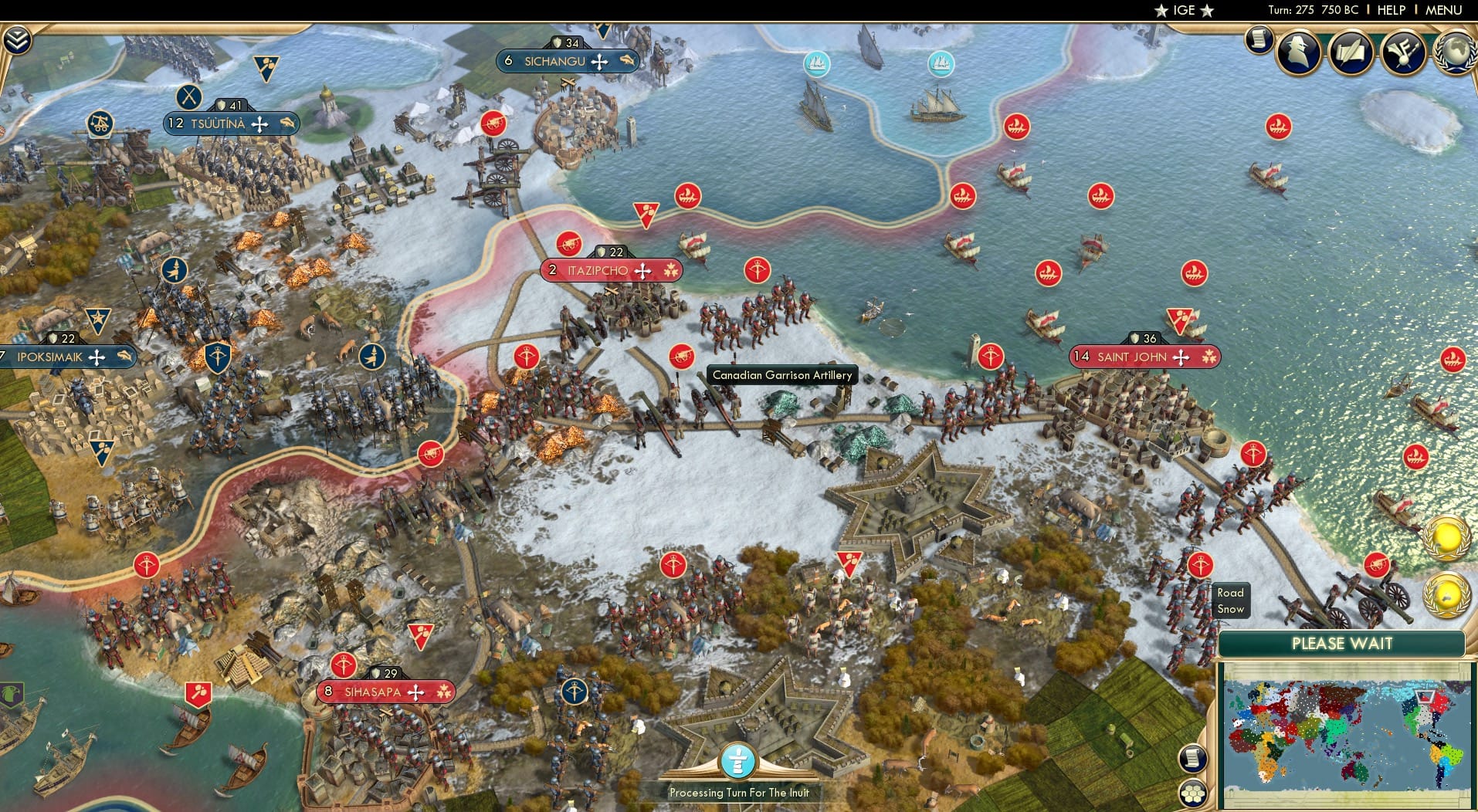This screenshot has height=812, width=1478.
Task: Click the Culture overview quill icon
Action: coord(1350,52)
